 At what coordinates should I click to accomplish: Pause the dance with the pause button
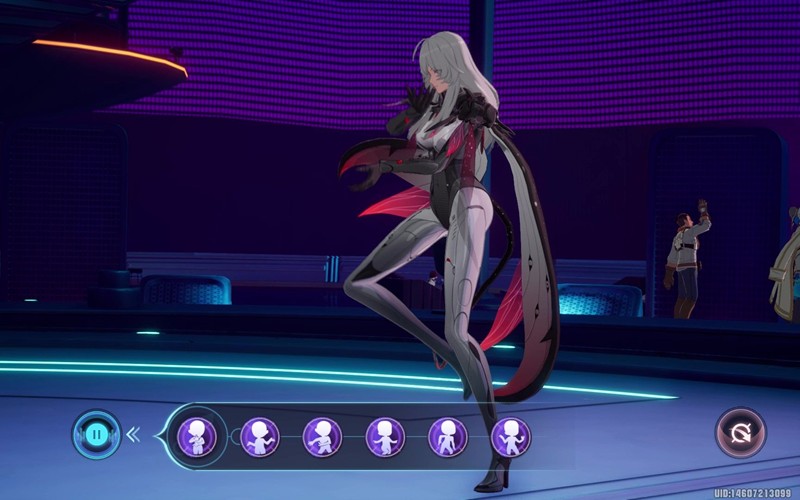point(96,435)
